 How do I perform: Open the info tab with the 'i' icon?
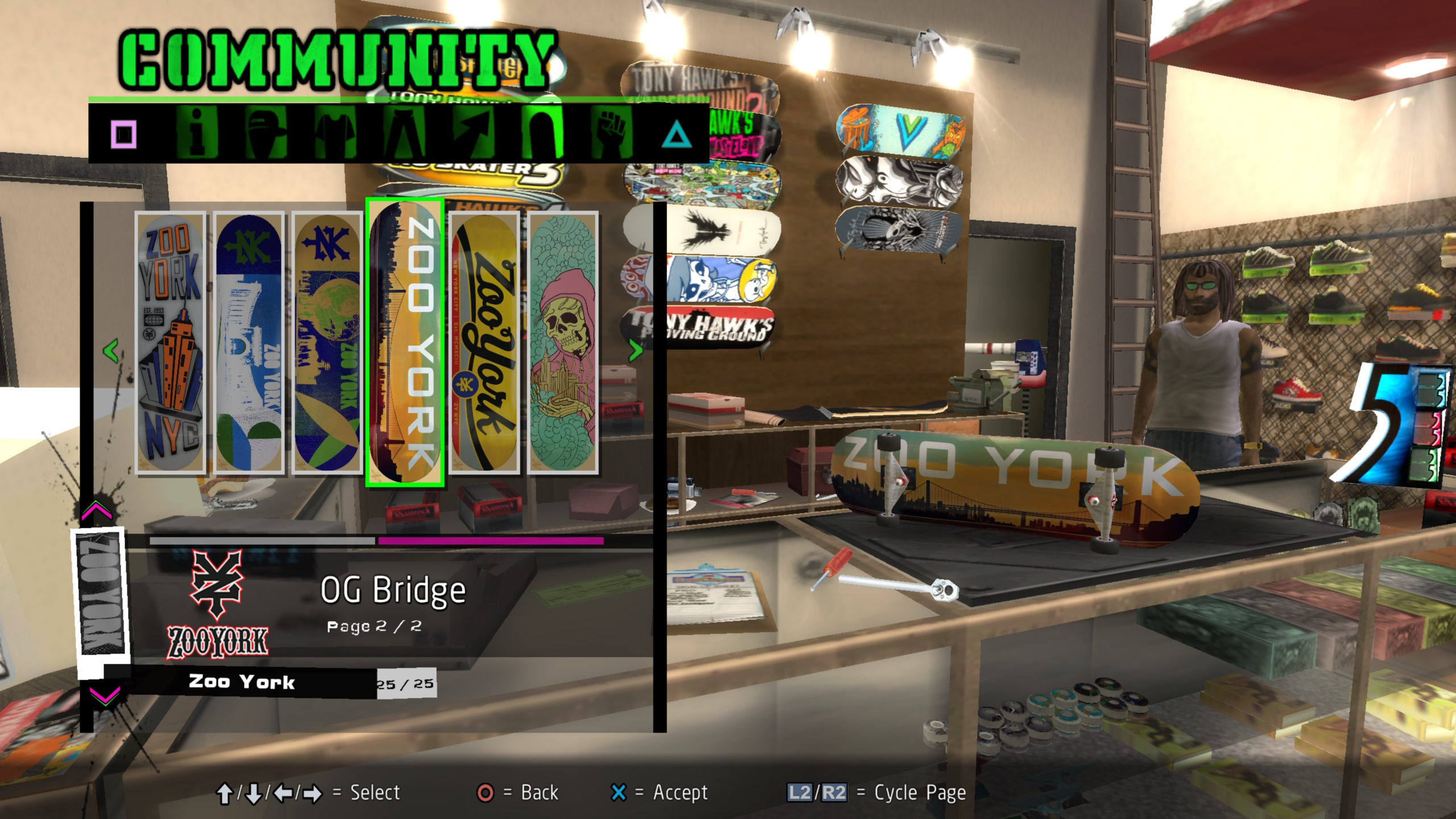coord(197,134)
